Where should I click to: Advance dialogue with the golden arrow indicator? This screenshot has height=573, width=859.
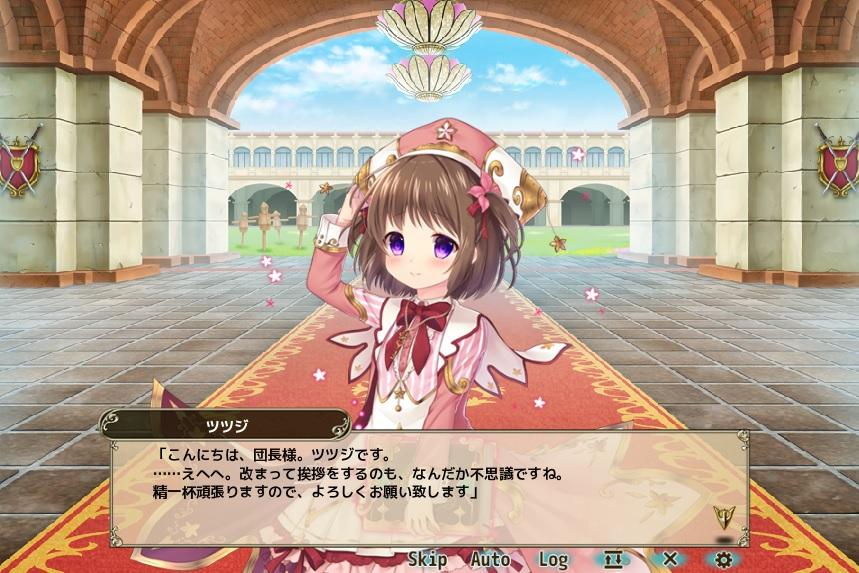coord(722,517)
